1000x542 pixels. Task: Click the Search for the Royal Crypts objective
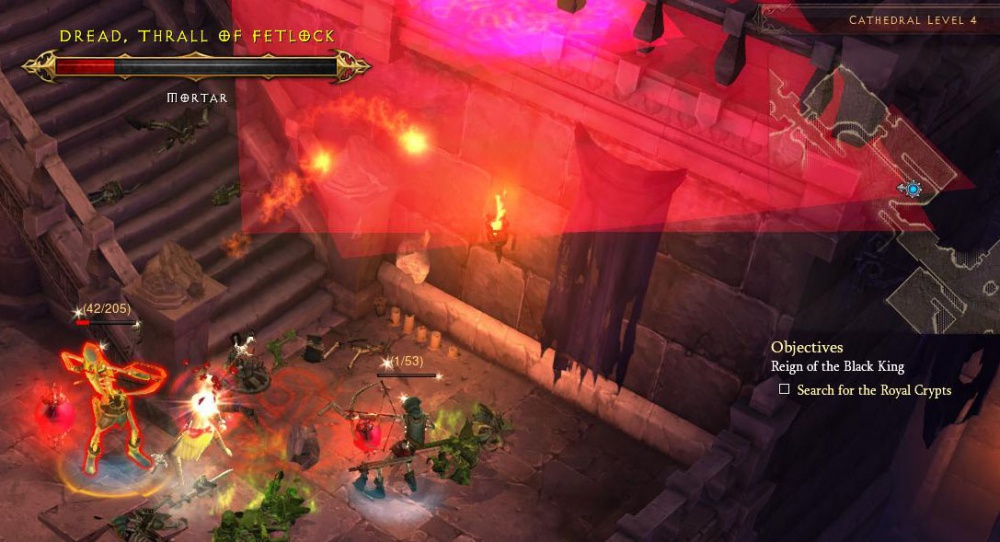(873, 390)
